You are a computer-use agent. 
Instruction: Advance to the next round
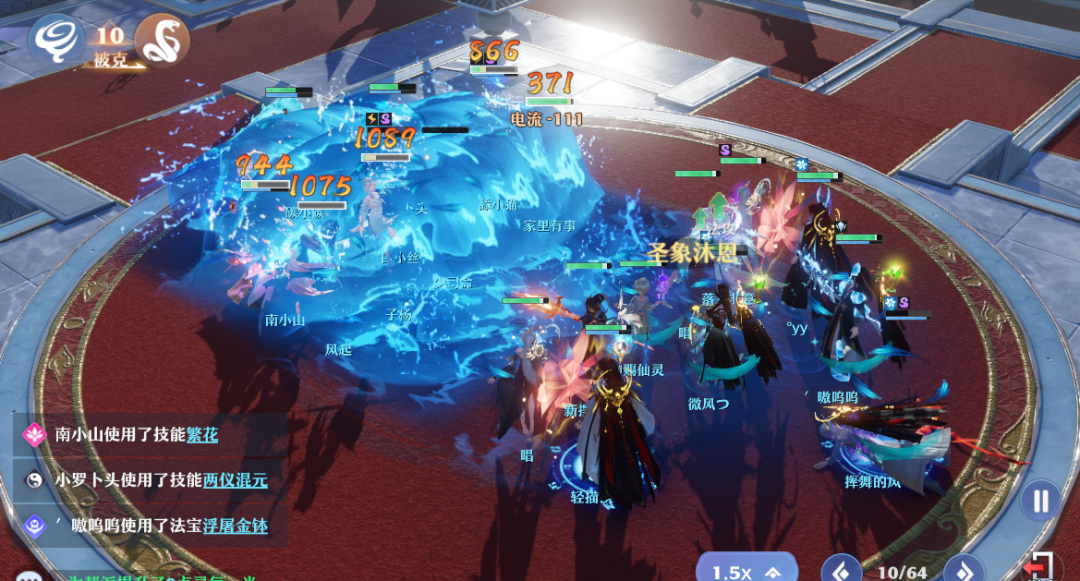point(963,571)
